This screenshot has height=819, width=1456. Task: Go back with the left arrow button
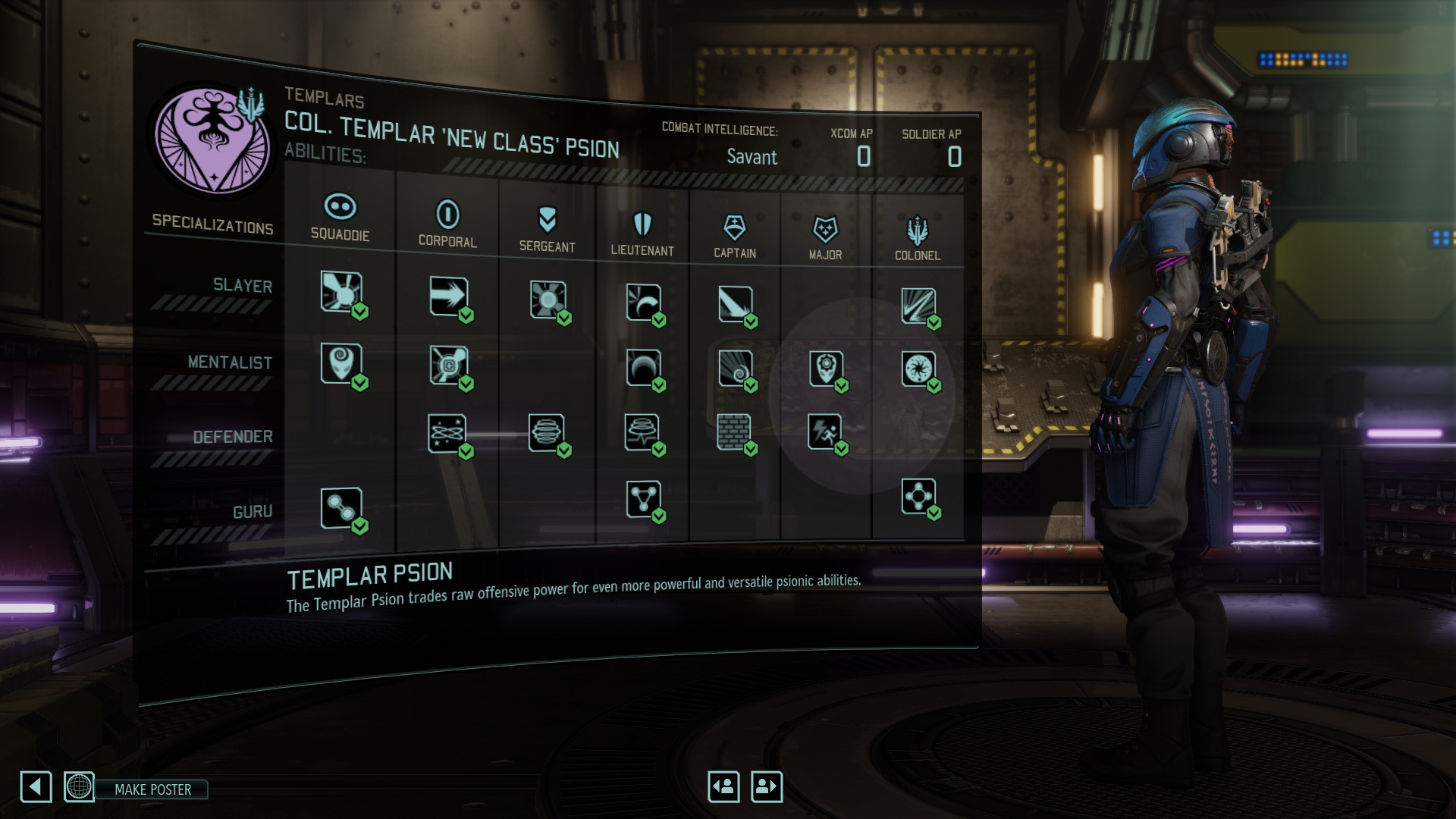[36, 787]
